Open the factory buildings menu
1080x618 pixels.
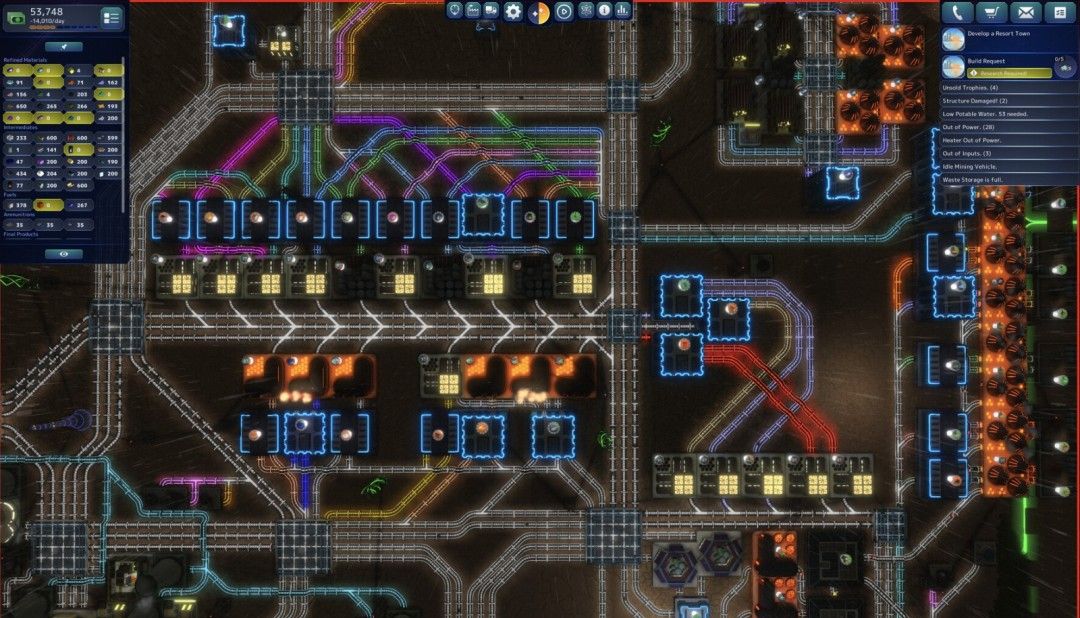click(473, 11)
